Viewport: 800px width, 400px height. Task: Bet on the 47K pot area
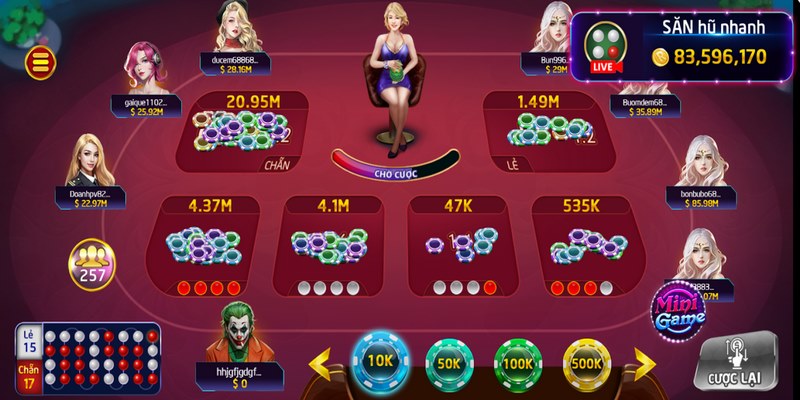pos(458,247)
